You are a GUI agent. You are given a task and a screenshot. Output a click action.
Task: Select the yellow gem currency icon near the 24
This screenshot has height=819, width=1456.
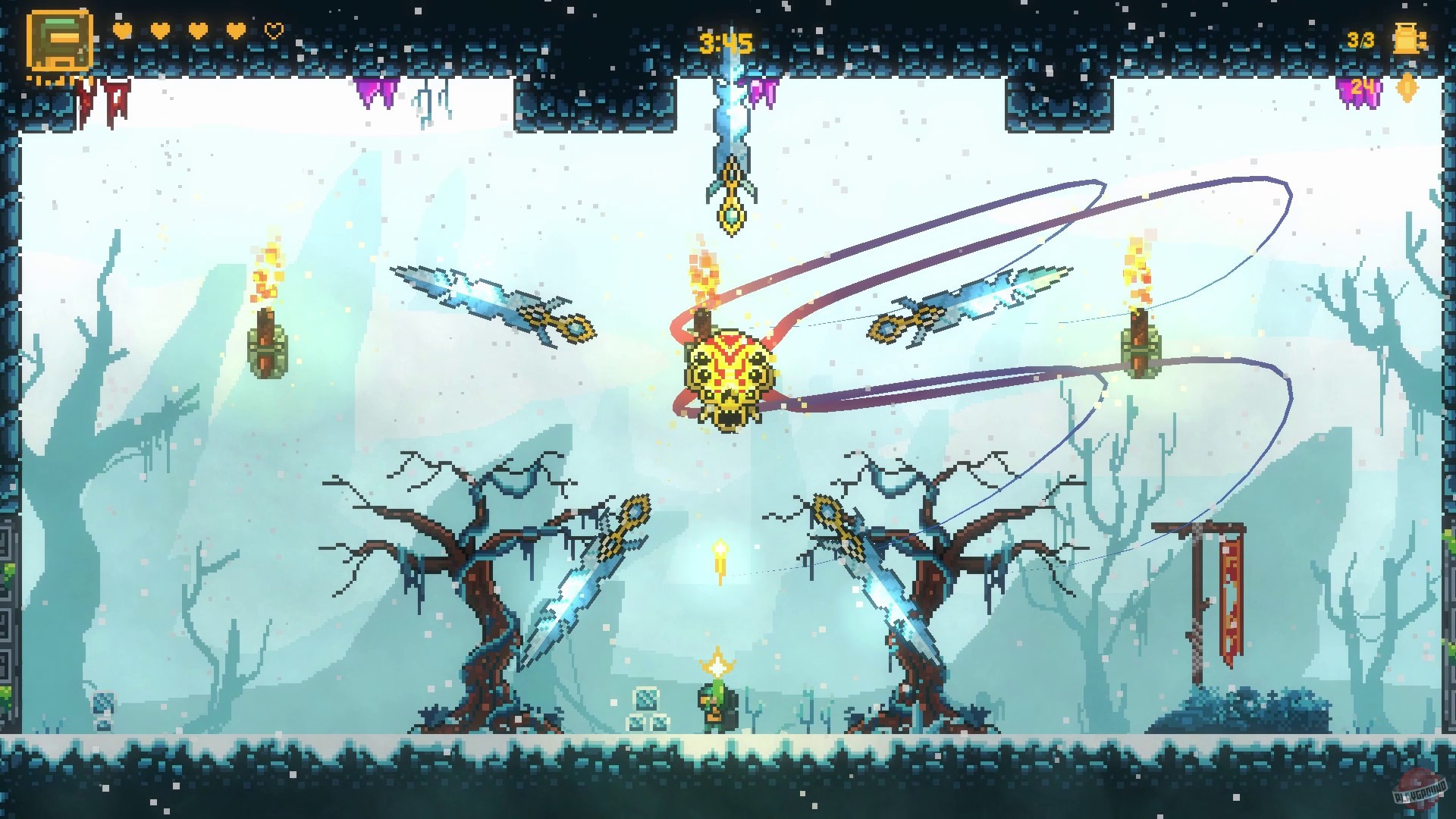tap(1407, 87)
